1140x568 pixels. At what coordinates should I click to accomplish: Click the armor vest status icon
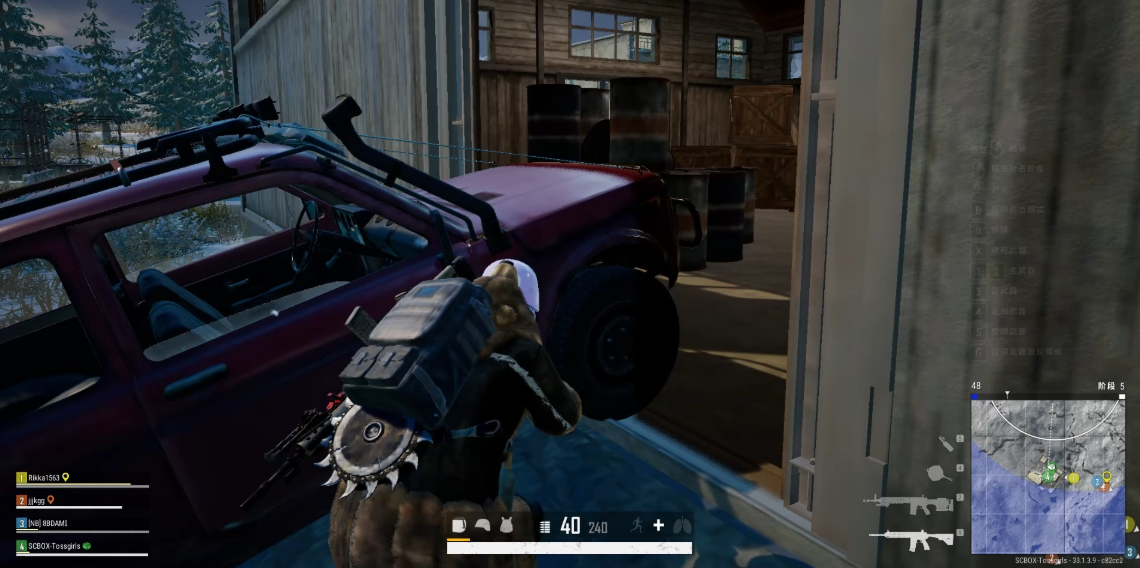(506, 525)
